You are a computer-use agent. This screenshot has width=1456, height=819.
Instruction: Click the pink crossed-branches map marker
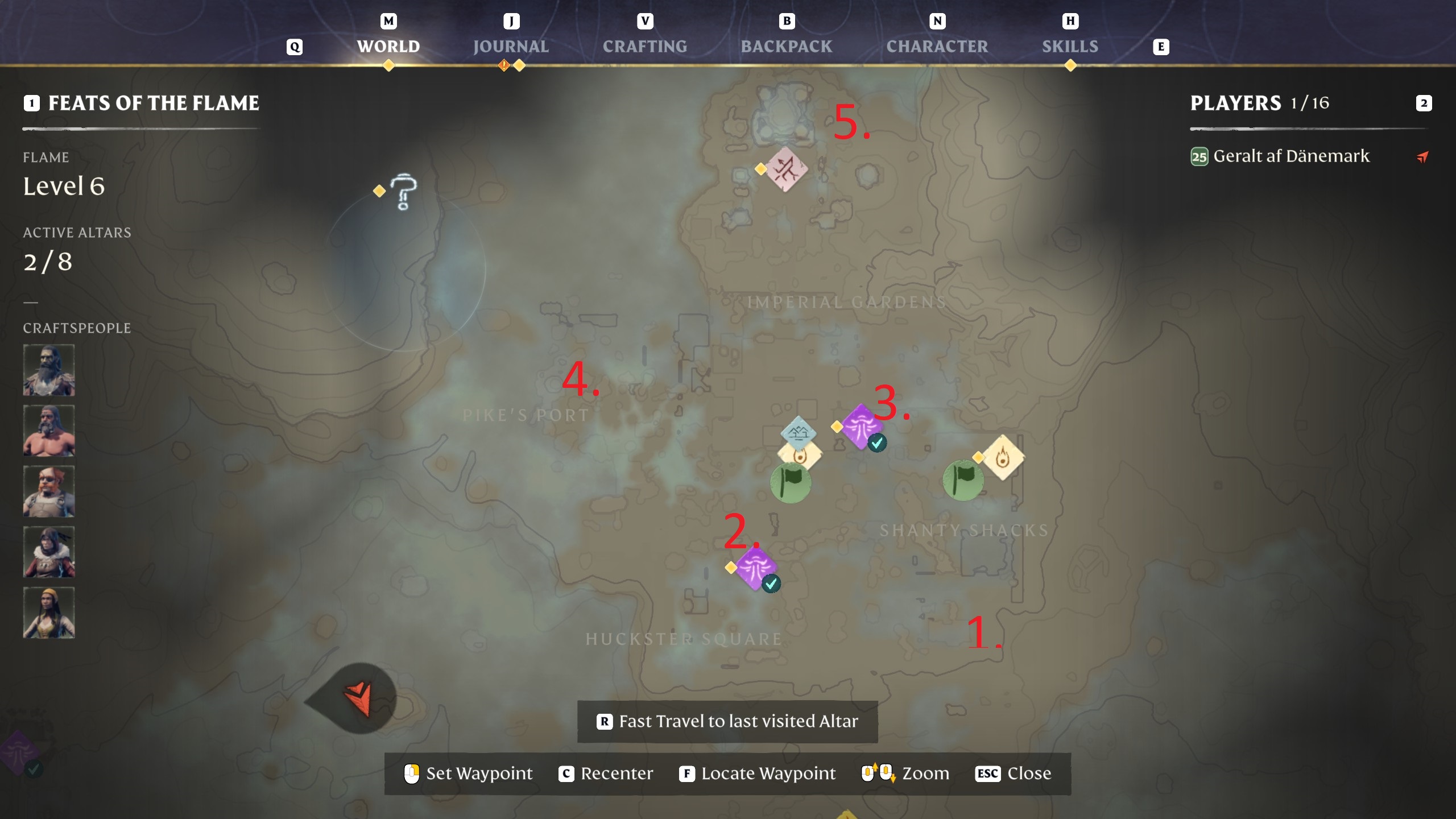[x=786, y=169]
